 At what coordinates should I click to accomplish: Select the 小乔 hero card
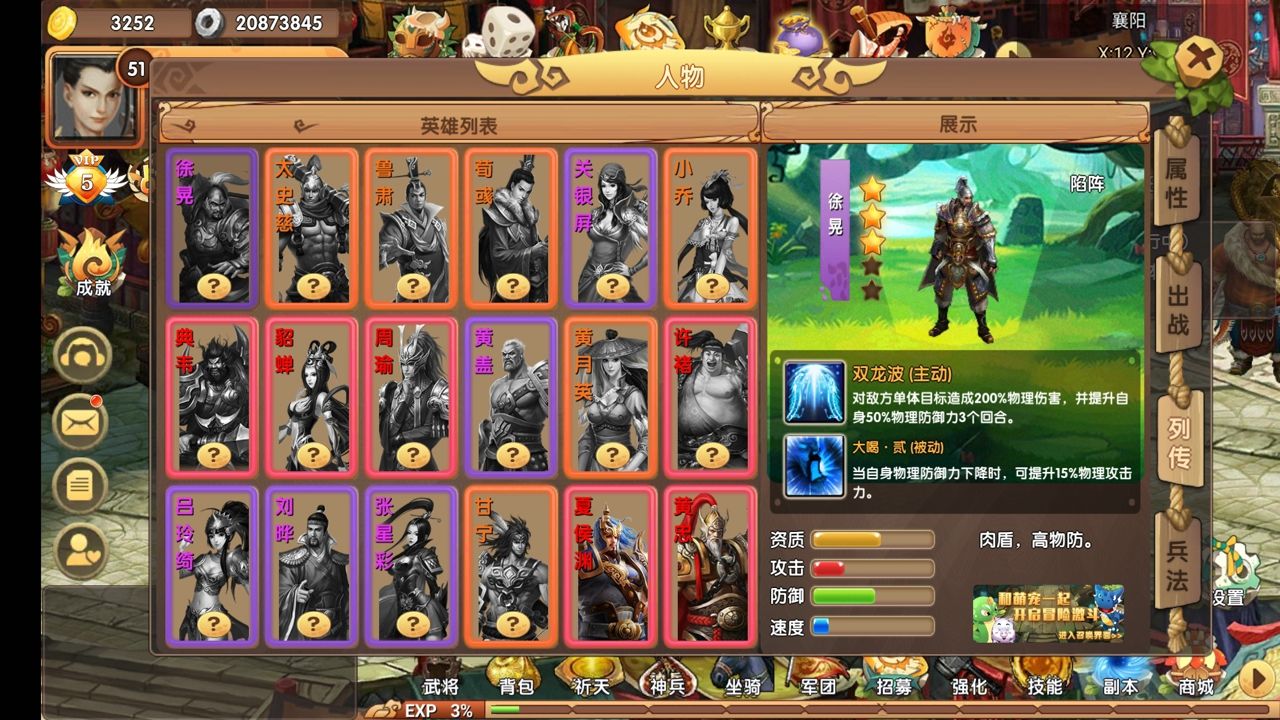pyautogui.click(x=709, y=225)
